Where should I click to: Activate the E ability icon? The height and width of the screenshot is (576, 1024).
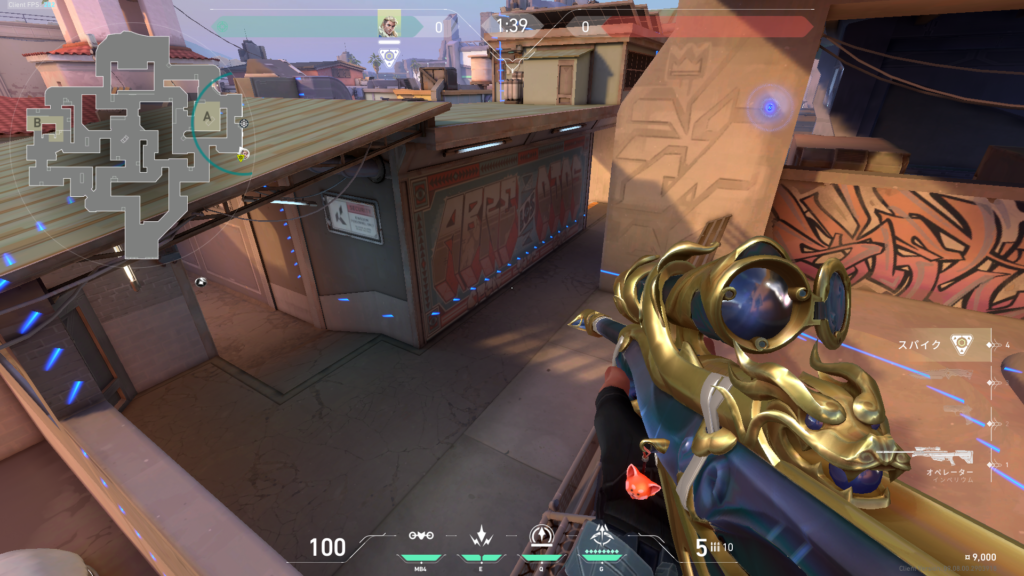point(480,537)
